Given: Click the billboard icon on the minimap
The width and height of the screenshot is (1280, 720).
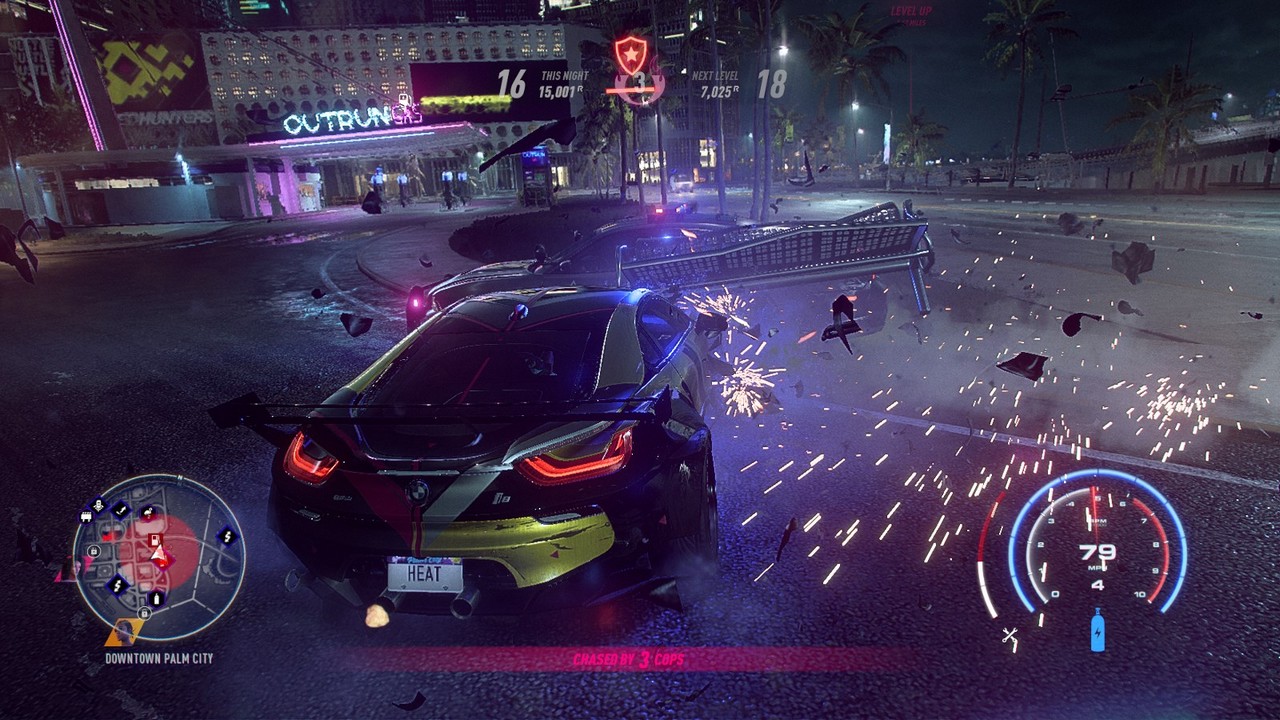Looking at the screenshot, I should pyautogui.click(x=87, y=516).
